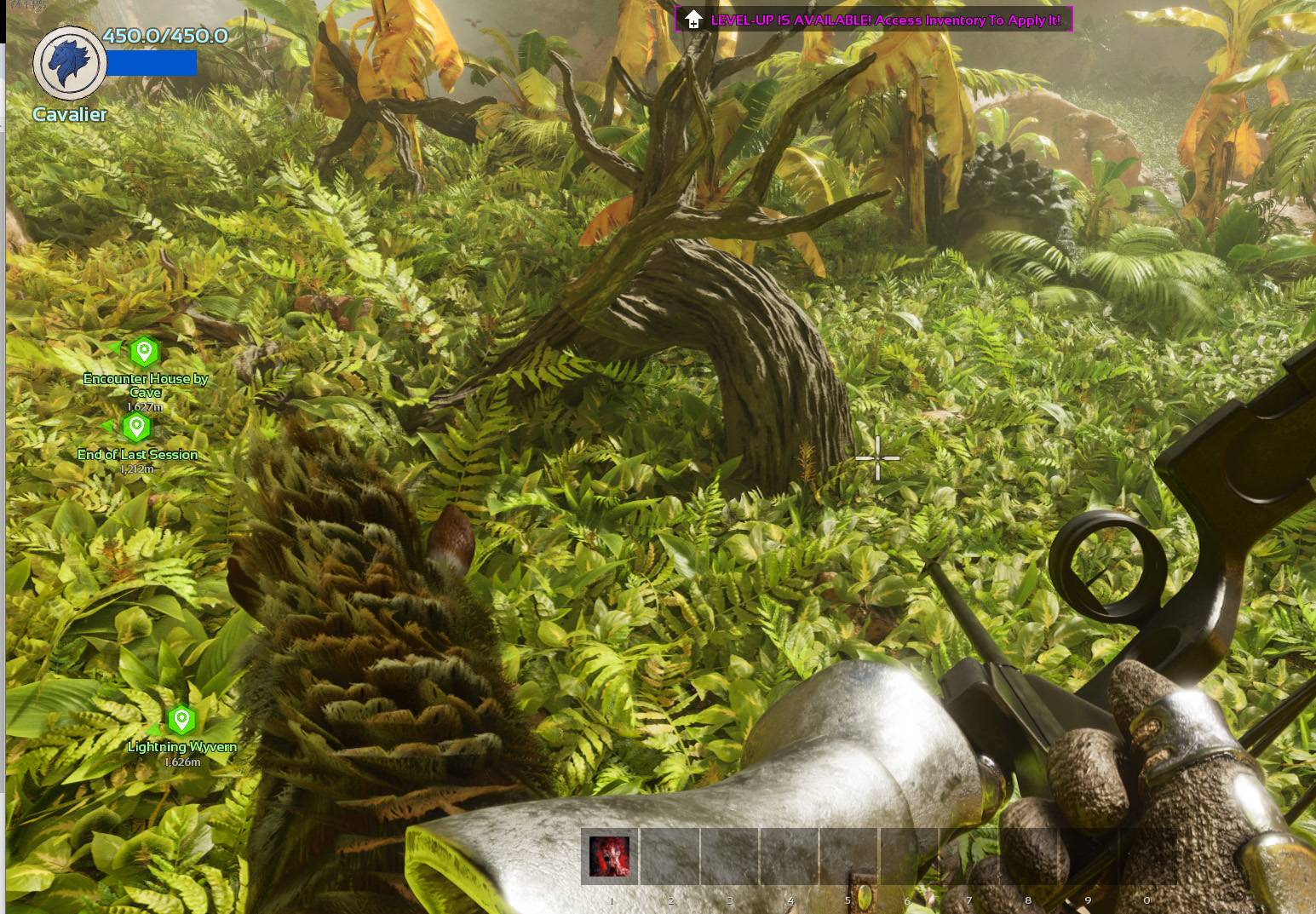Toggle the green arrow under Lightning Wyvern marker
Viewport: 1316px width, 914px height.
point(153,730)
